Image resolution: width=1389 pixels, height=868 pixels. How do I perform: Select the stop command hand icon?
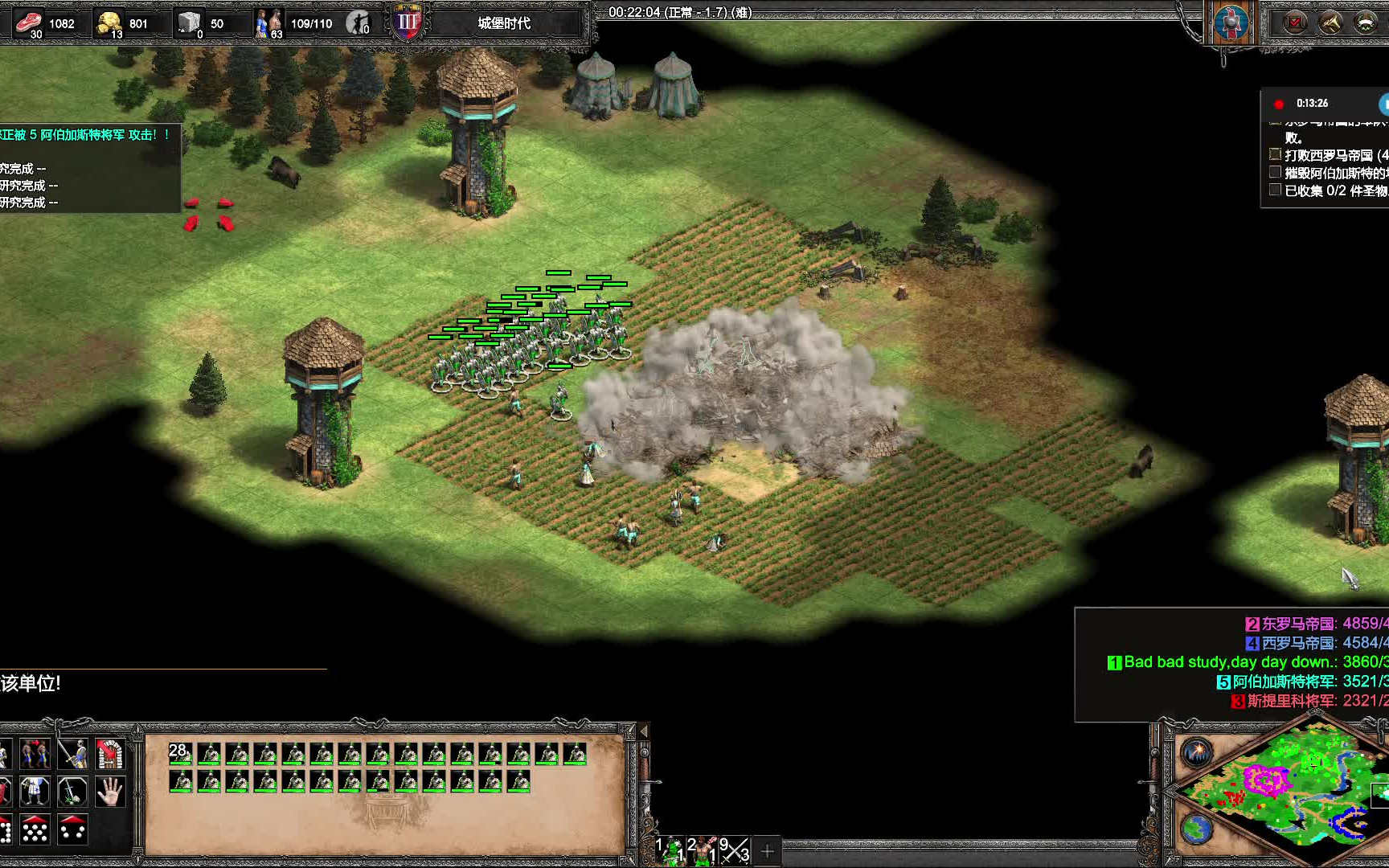[x=110, y=792]
